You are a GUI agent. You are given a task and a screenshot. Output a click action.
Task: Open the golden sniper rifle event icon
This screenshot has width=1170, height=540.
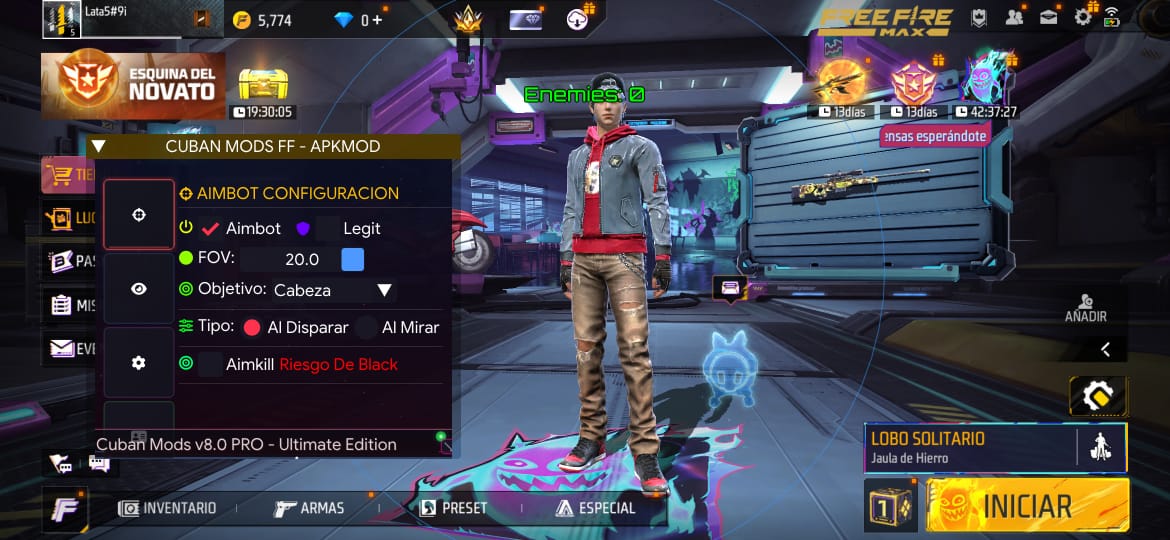tap(841, 82)
